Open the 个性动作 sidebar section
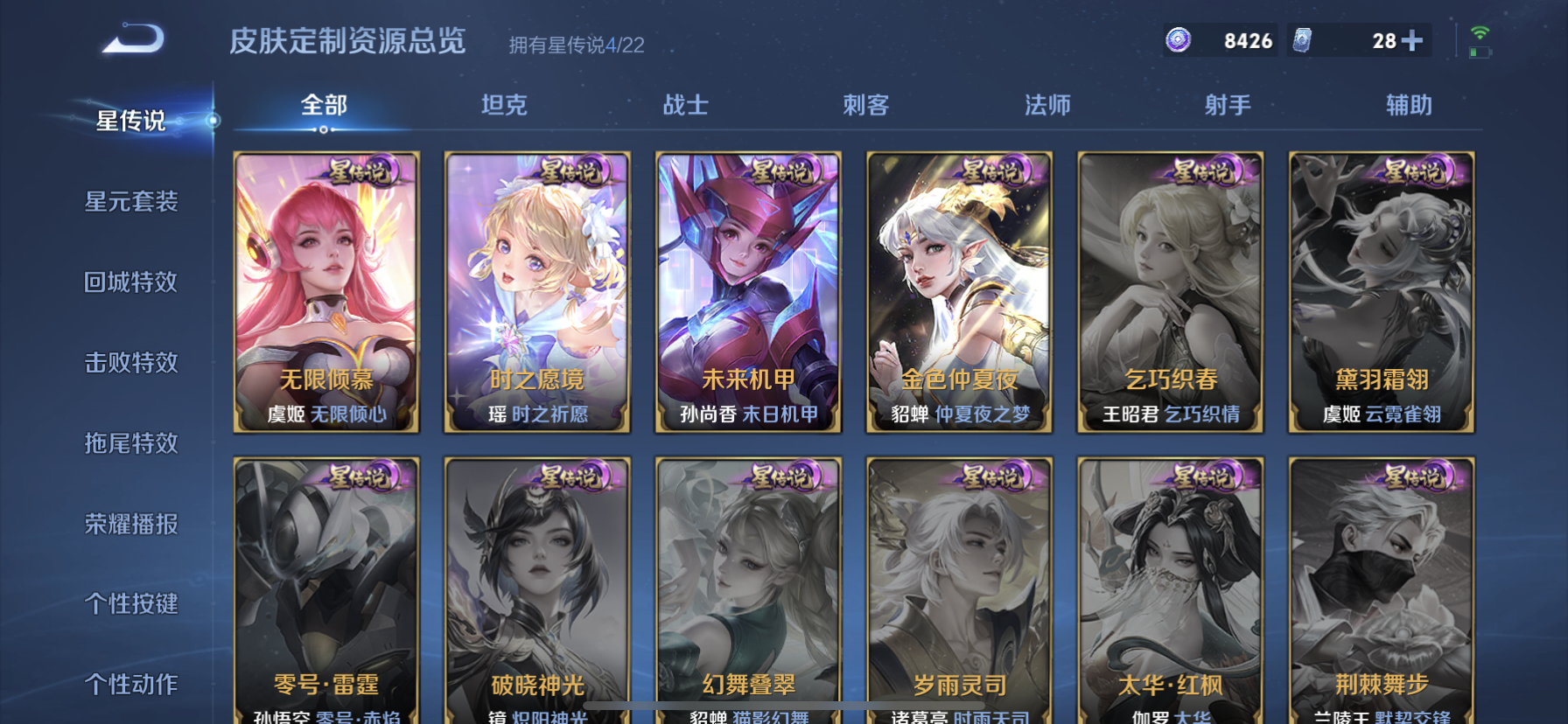The width and height of the screenshot is (1568, 724). [x=133, y=685]
